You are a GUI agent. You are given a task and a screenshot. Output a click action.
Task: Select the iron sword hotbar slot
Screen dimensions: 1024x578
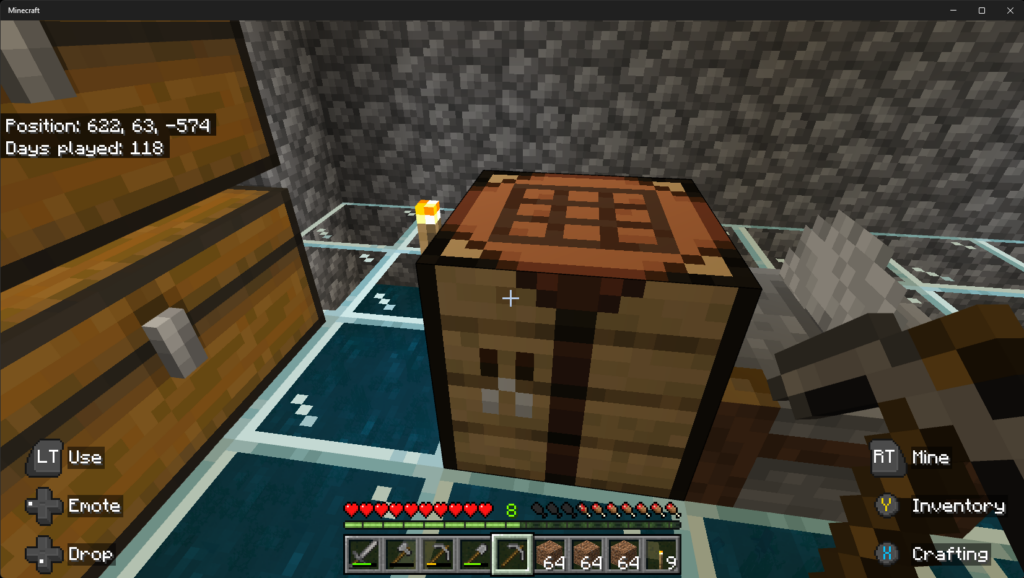coord(363,554)
